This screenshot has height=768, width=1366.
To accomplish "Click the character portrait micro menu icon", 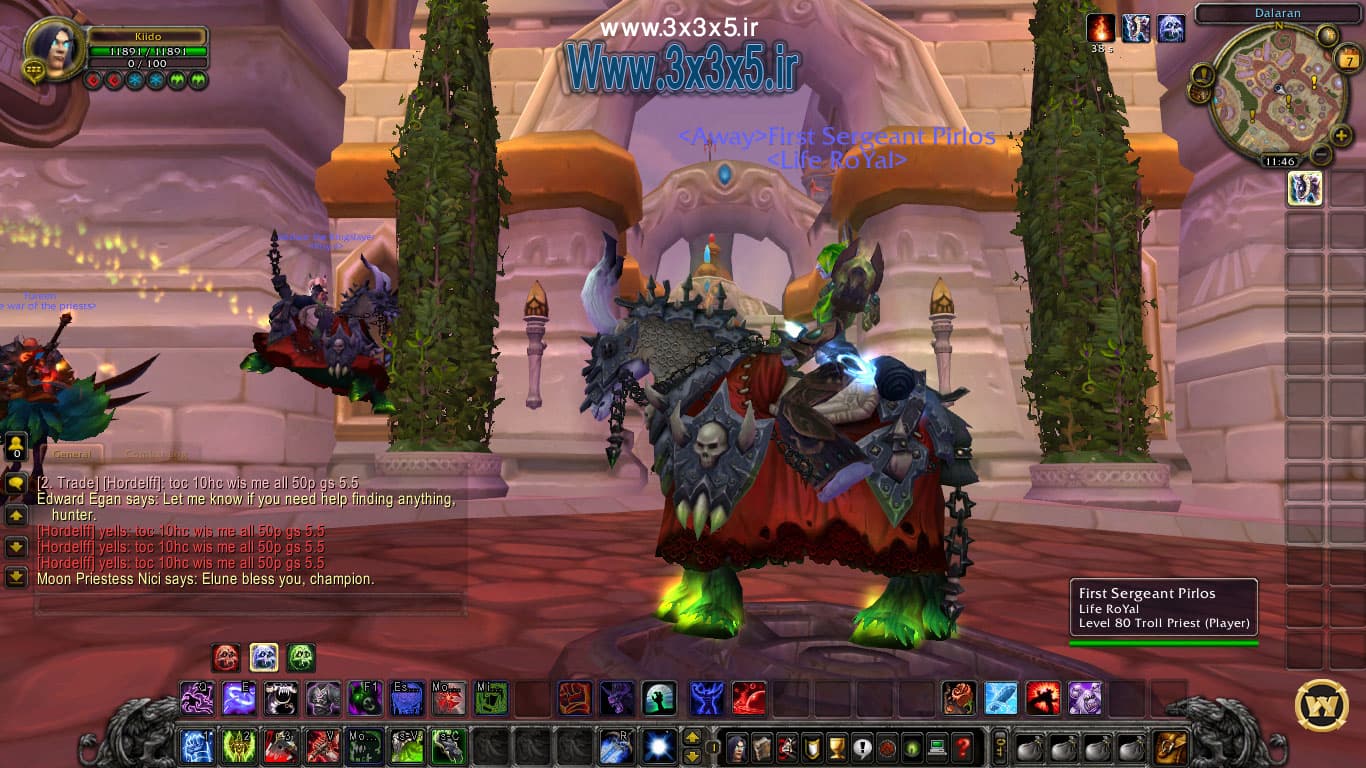I will pos(737,748).
